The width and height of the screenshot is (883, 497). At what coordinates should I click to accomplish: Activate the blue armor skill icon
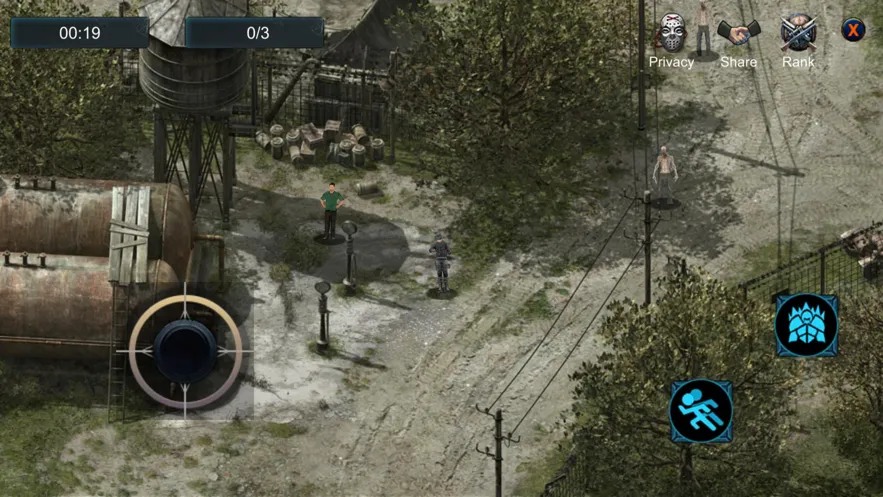(807, 326)
